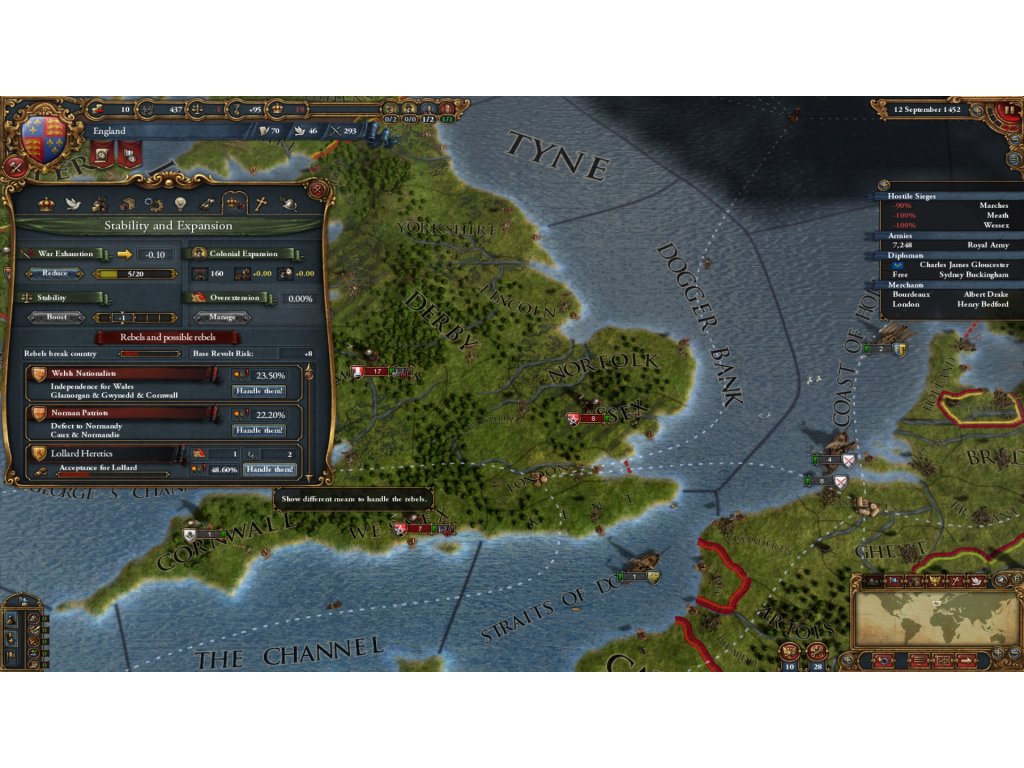Open the lightbulb Ideas tab
This screenshot has height=768, width=1024.
coord(180,204)
